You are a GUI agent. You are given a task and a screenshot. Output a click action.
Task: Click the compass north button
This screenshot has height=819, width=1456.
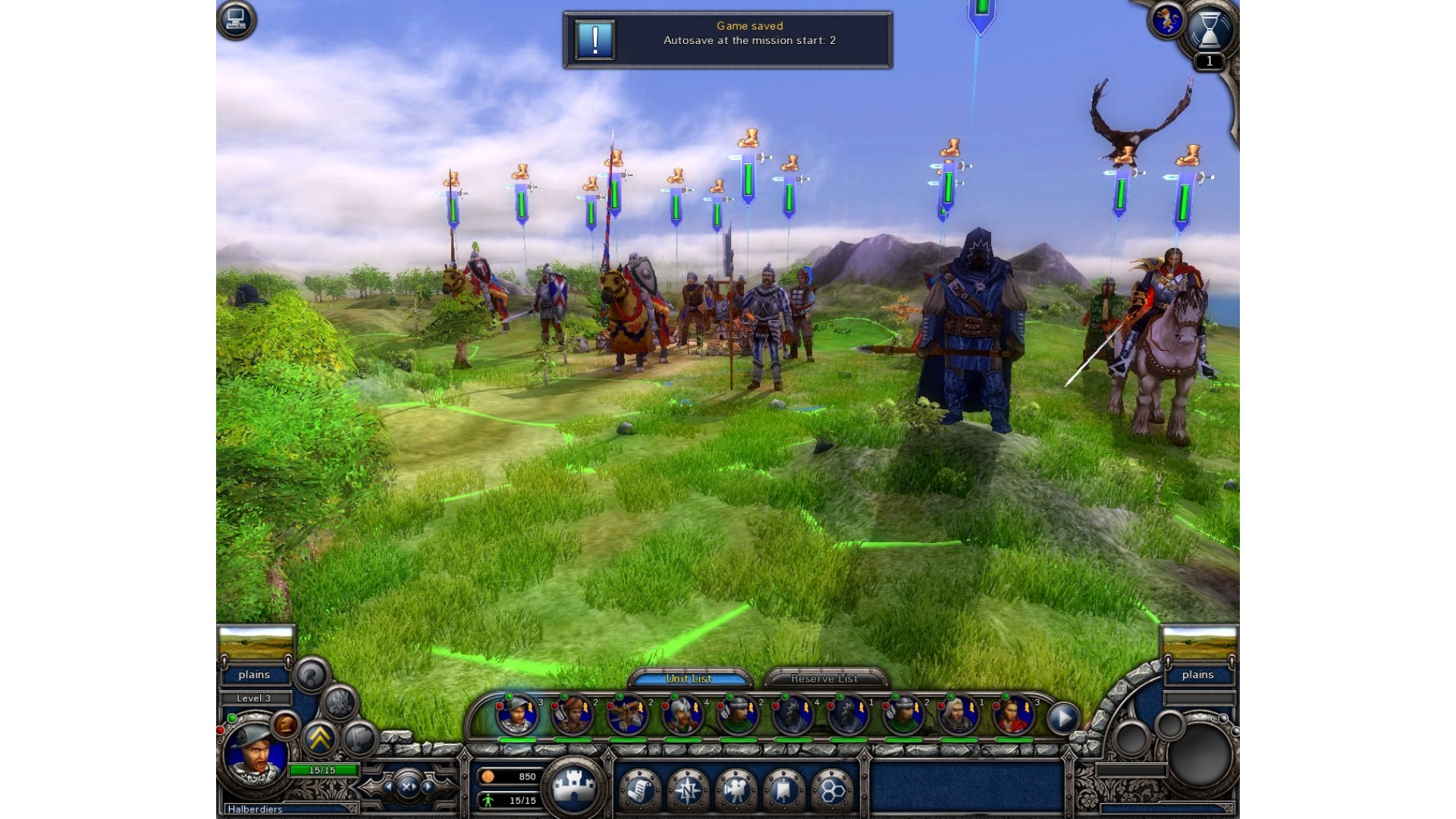tap(687, 789)
